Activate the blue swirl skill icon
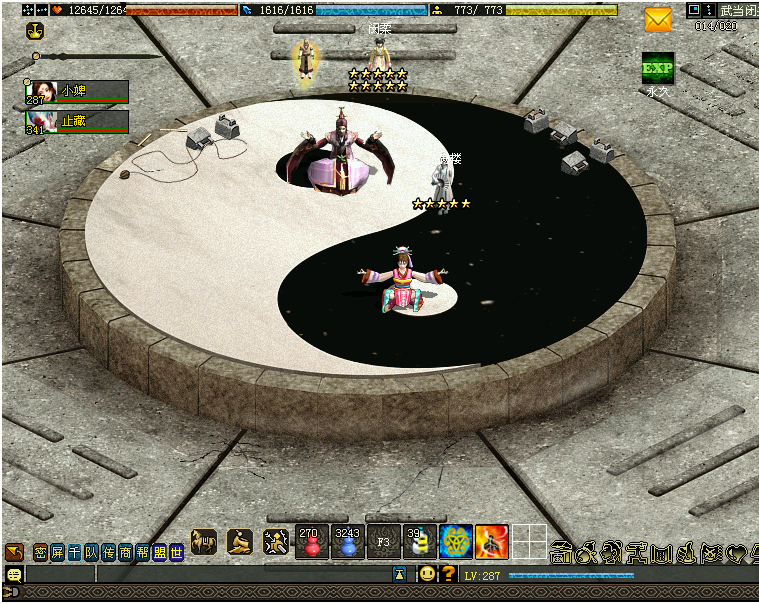This screenshot has width=759, height=604. pos(456,542)
